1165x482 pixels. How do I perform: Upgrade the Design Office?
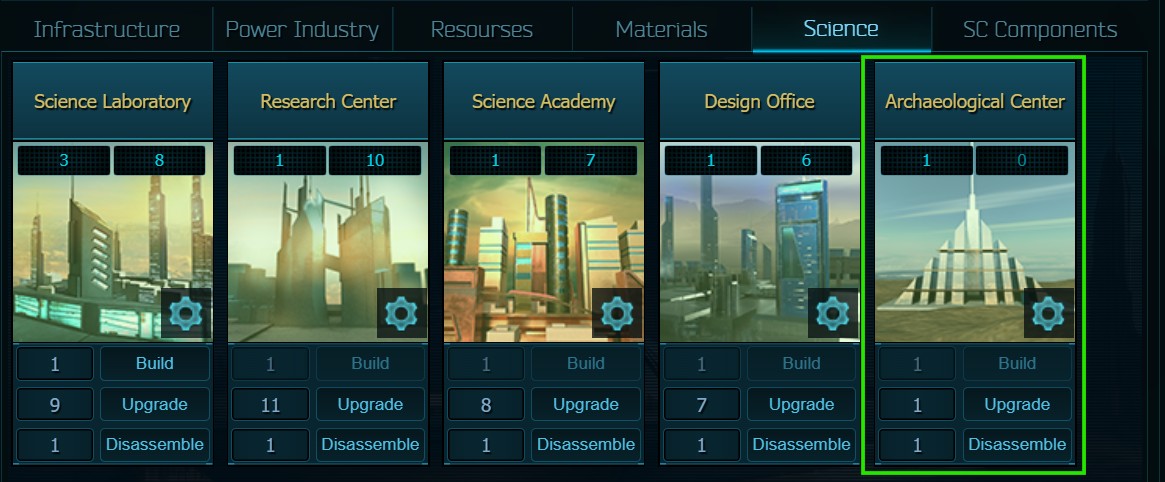tap(802, 405)
